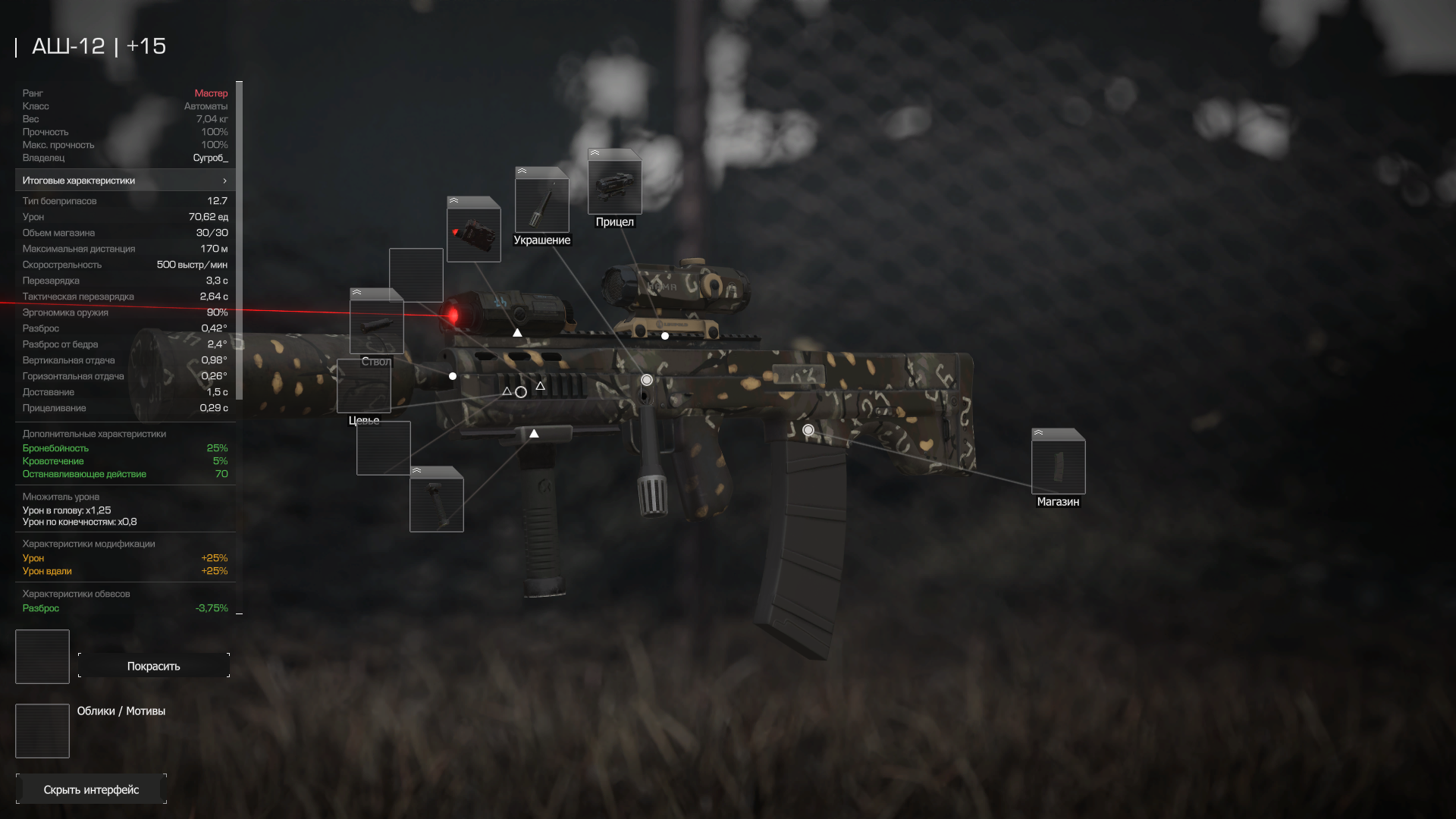
Task: Choose the Ствол barrel attachment slot
Action: 376,323
